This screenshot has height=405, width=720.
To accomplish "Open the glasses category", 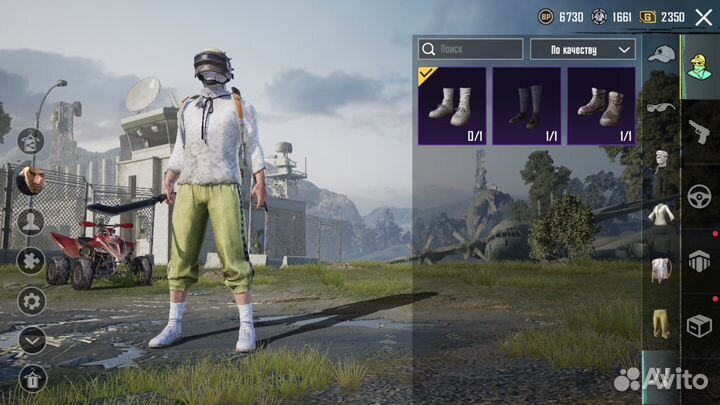I will (659, 106).
